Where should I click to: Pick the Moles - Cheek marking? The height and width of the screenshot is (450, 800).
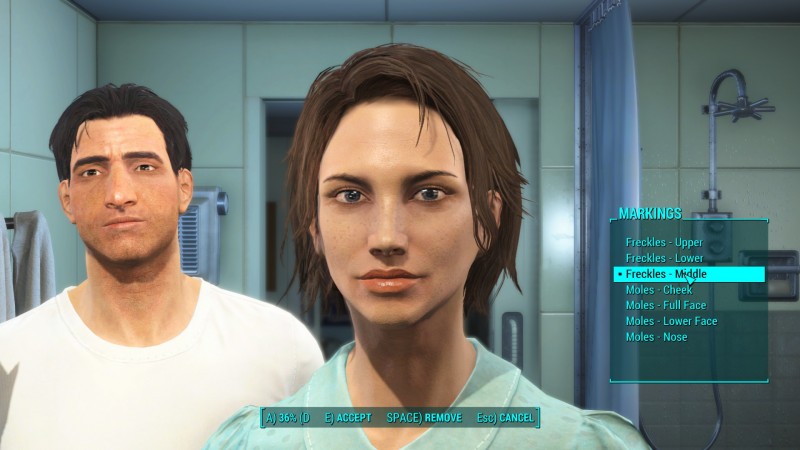(x=657, y=290)
